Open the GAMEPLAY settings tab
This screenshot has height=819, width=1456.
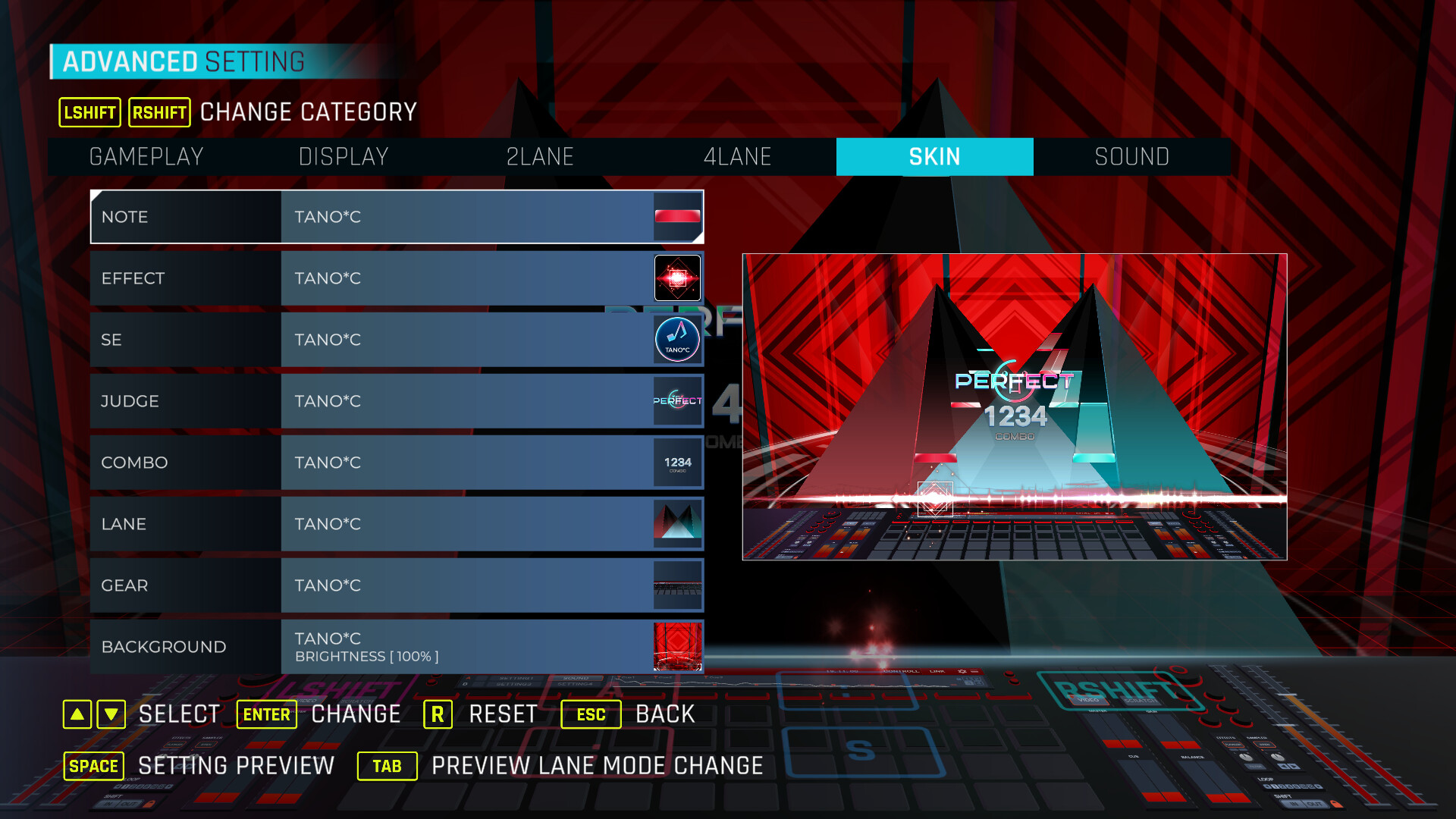click(x=146, y=157)
